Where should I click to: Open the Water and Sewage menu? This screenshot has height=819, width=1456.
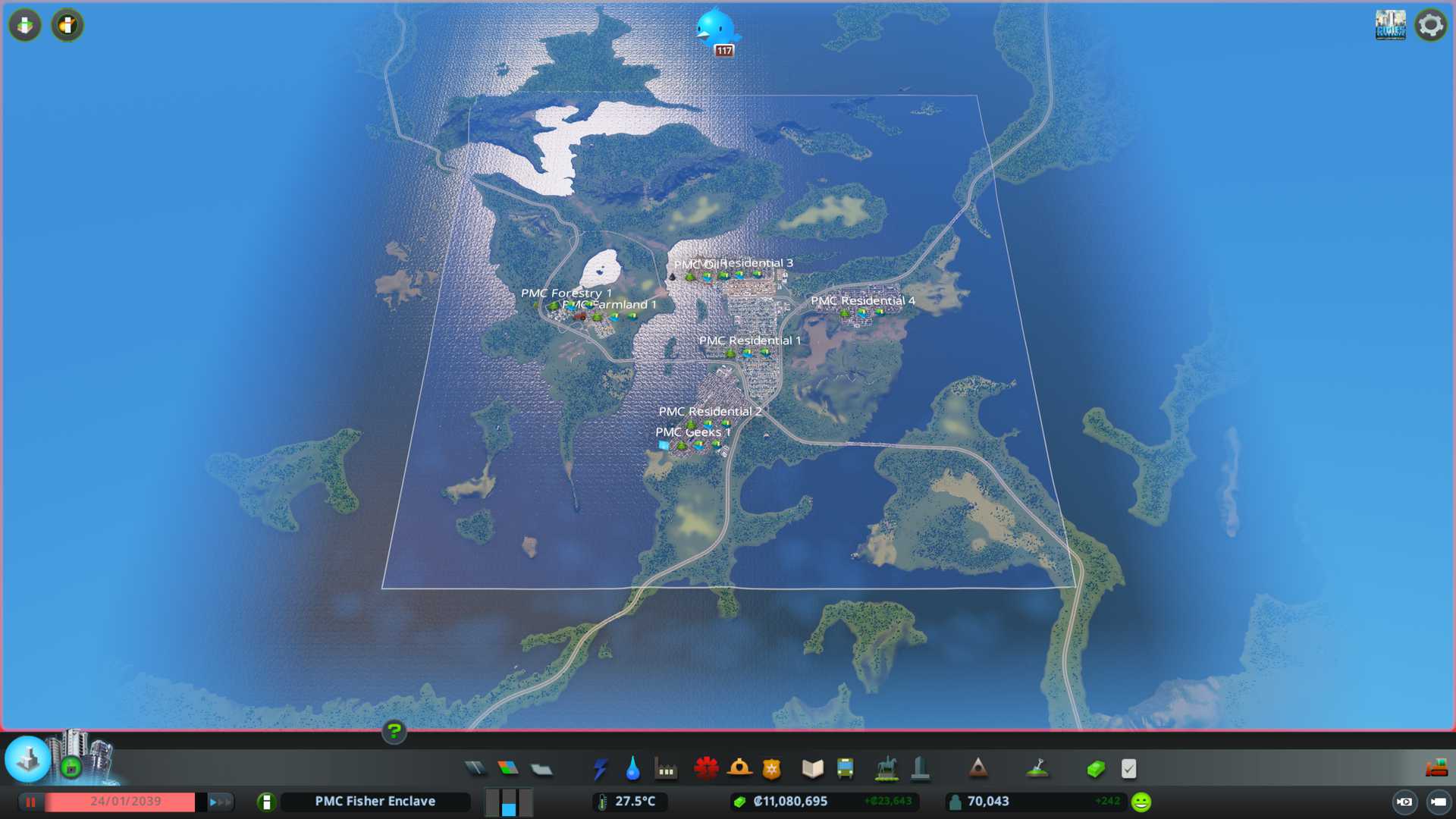point(632,769)
